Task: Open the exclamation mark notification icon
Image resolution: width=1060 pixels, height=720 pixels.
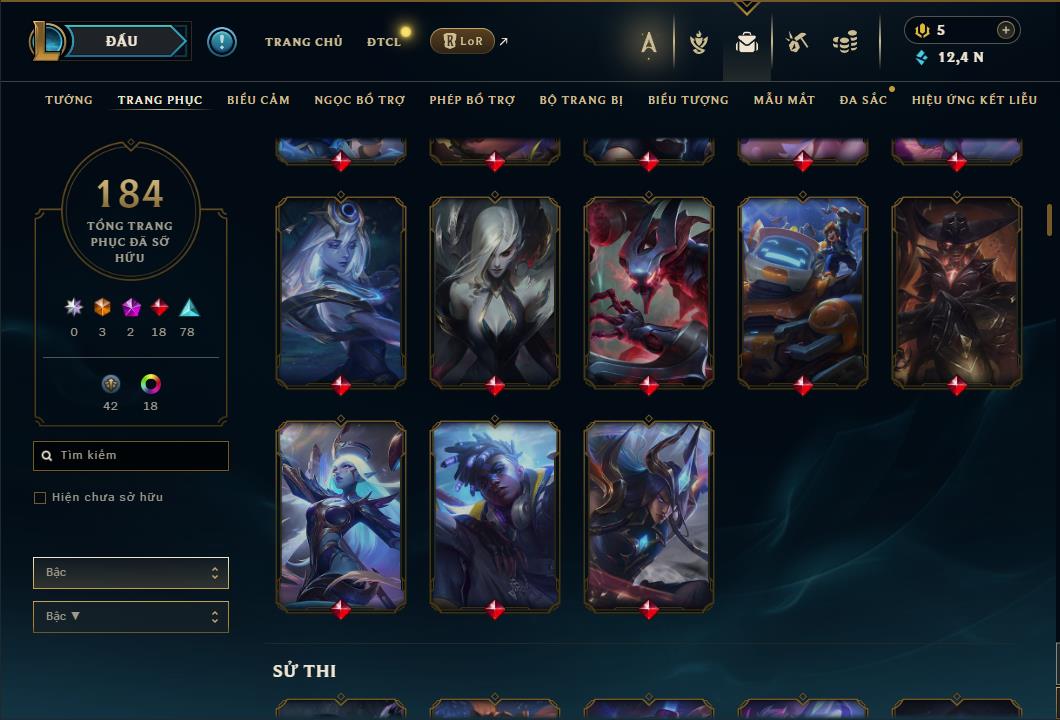Action: click(x=222, y=42)
